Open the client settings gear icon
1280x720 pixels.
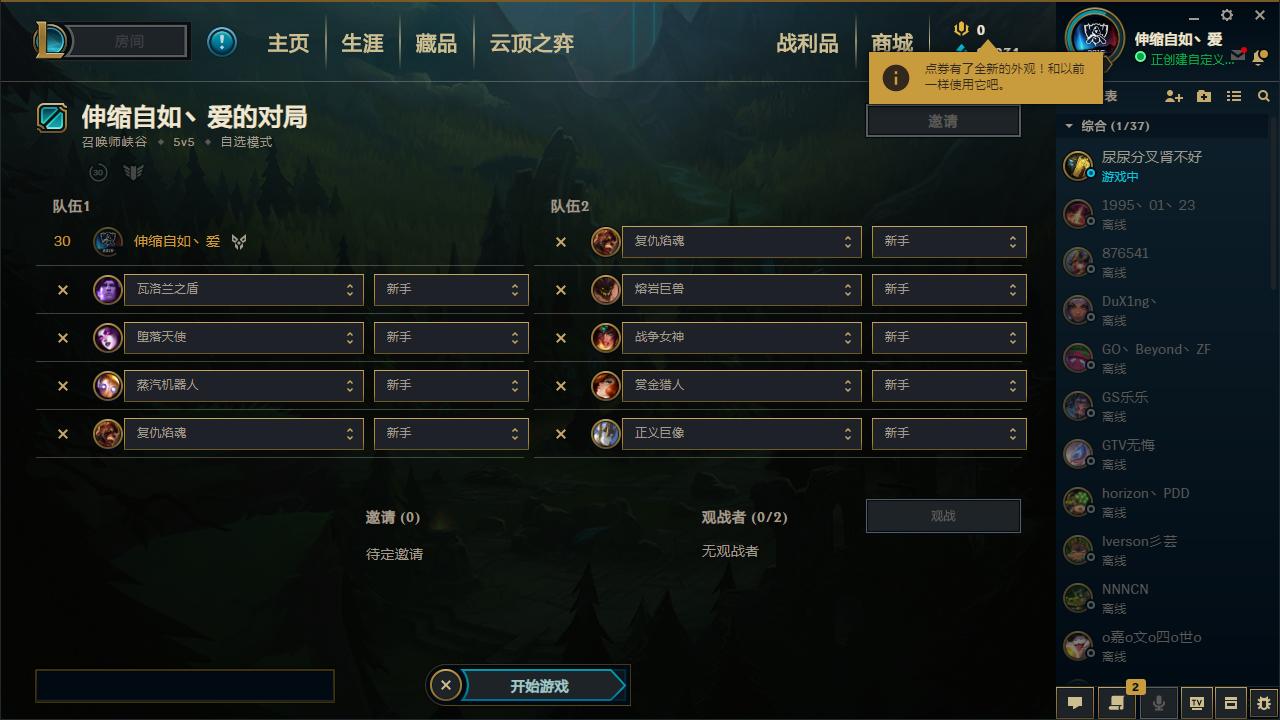tap(1226, 15)
